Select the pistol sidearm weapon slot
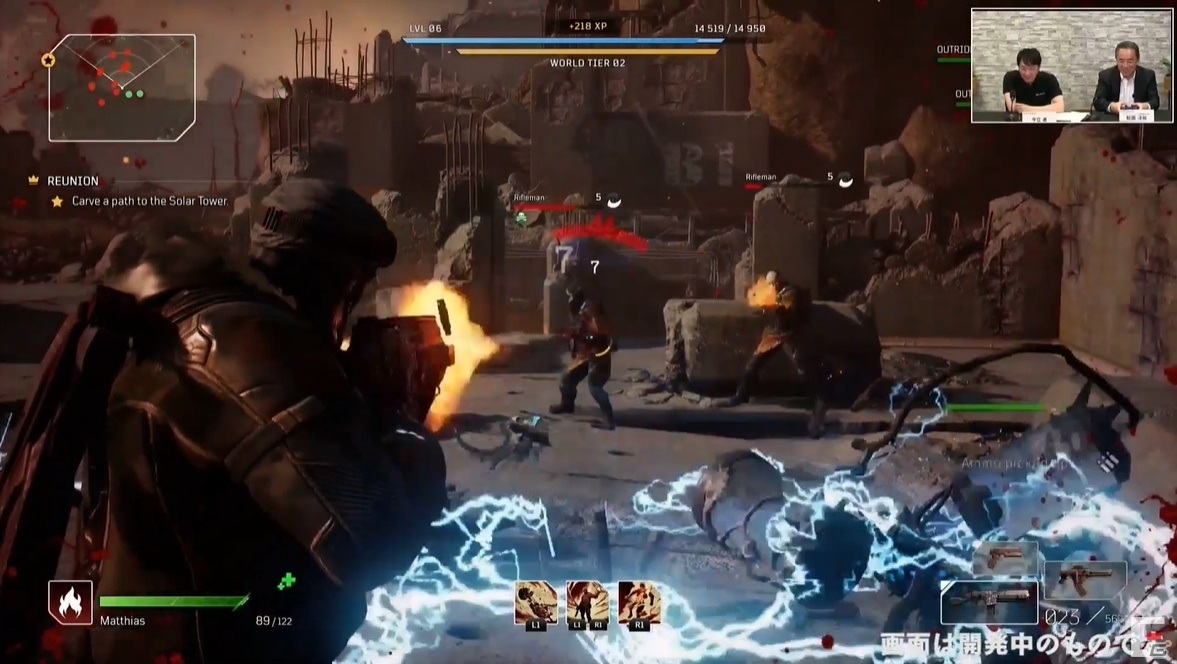The height and width of the screenshot is (664, 1177). point(1004,558)
